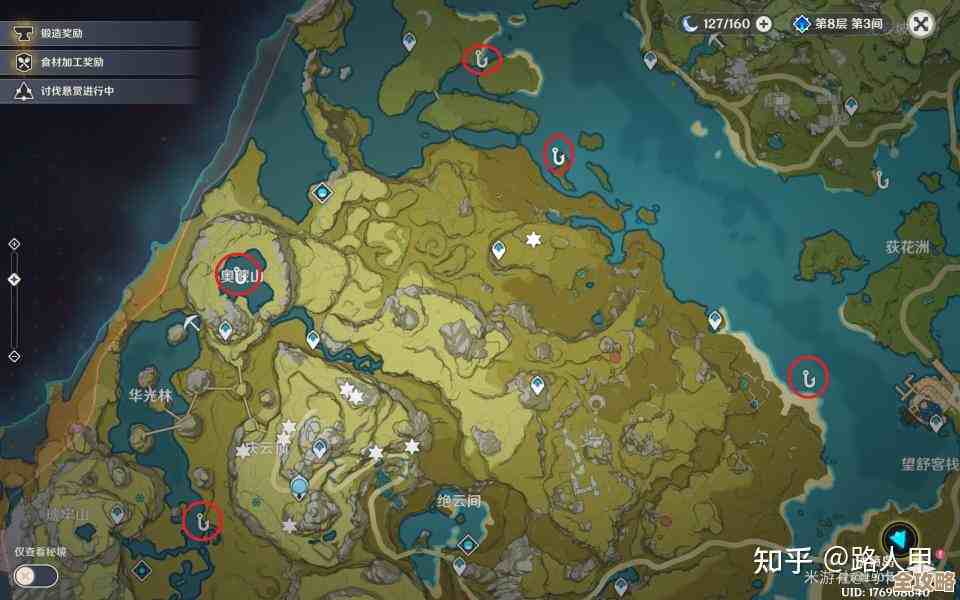This screenshot has height=600, width=960.
Task: Click the domain marker south of 绝云间
Action: (466, 542)
